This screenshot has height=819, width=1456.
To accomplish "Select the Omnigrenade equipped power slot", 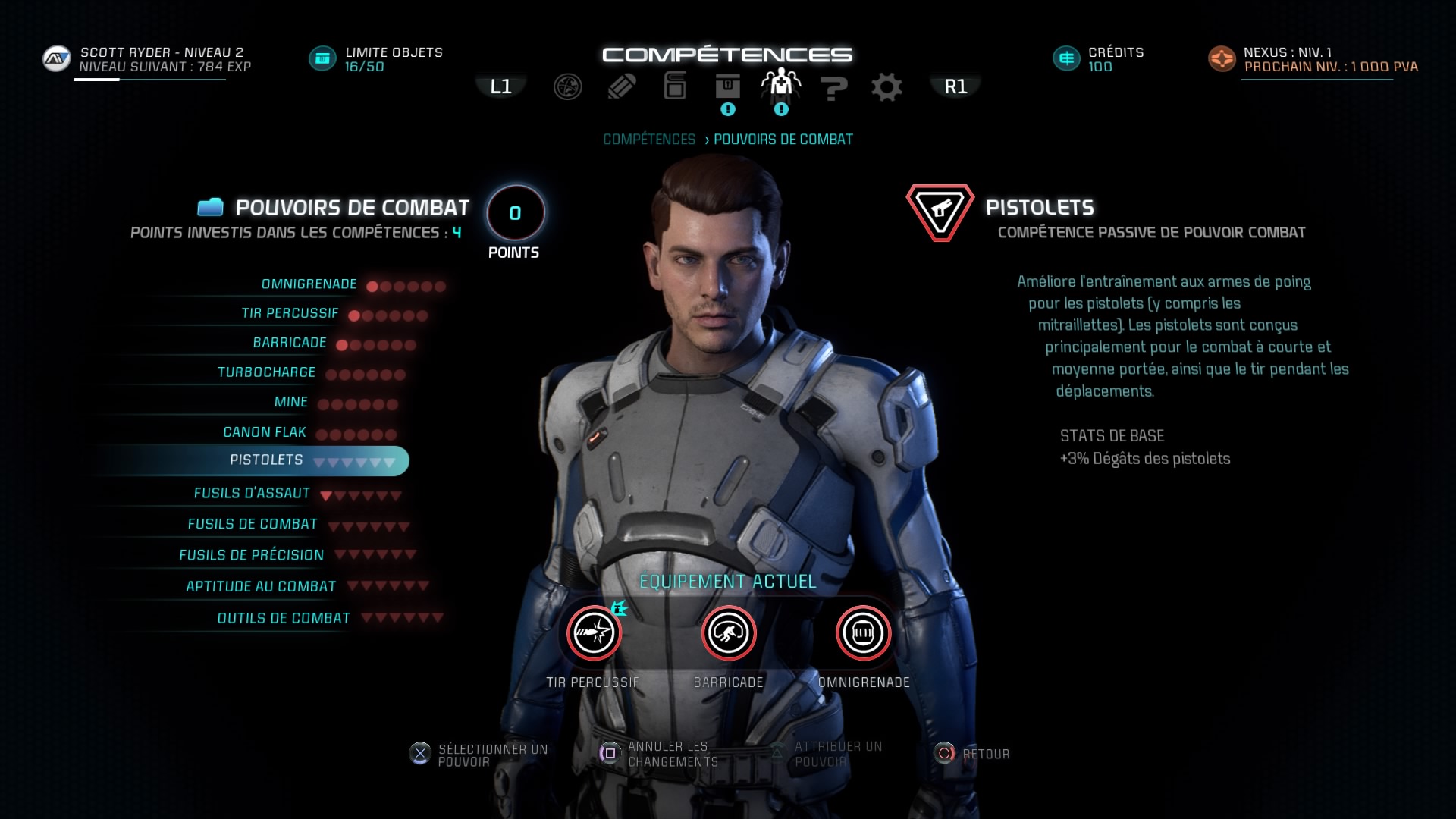I will coord(863,632).
